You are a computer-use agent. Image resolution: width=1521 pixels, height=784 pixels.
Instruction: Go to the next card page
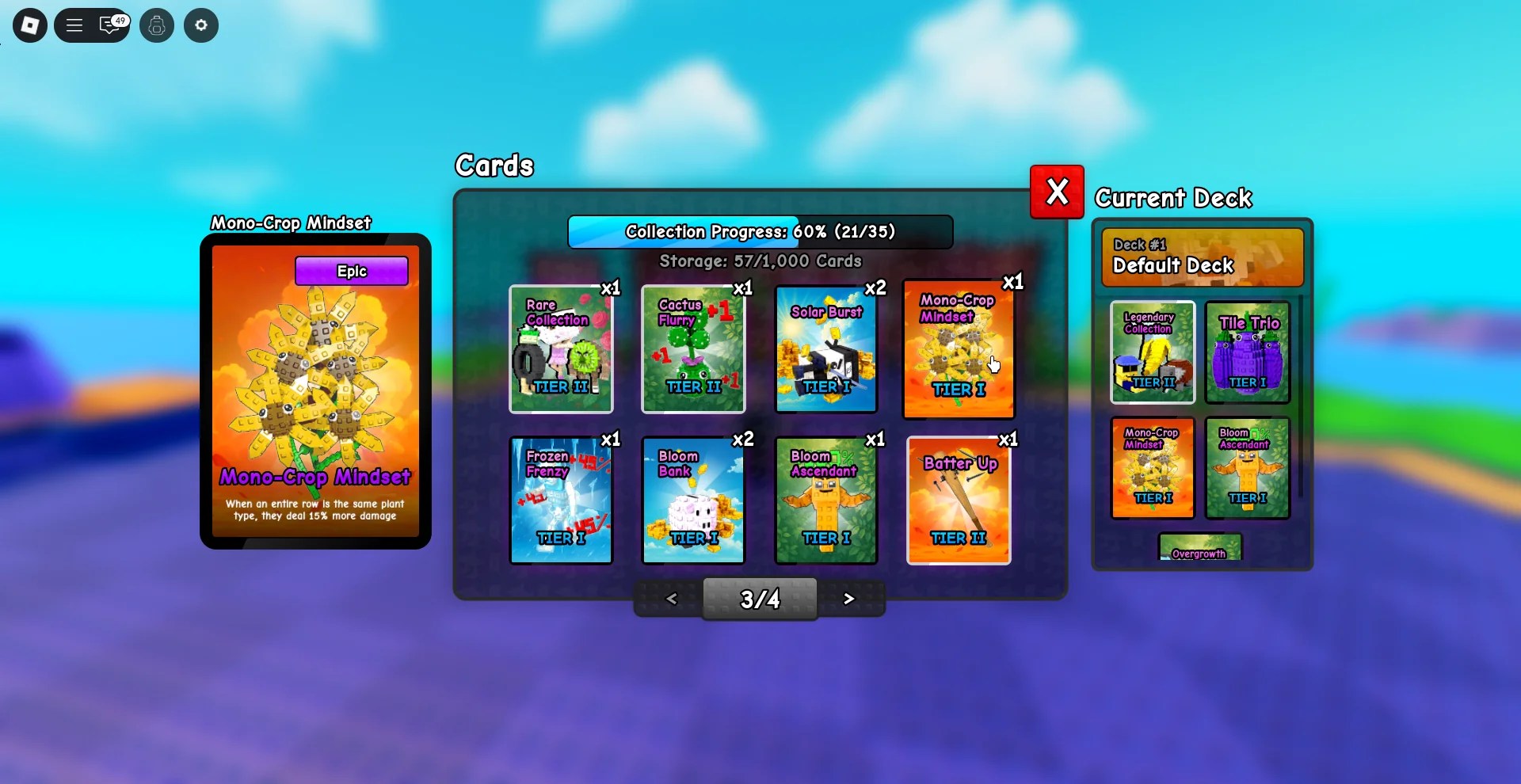tap(849, 599)
